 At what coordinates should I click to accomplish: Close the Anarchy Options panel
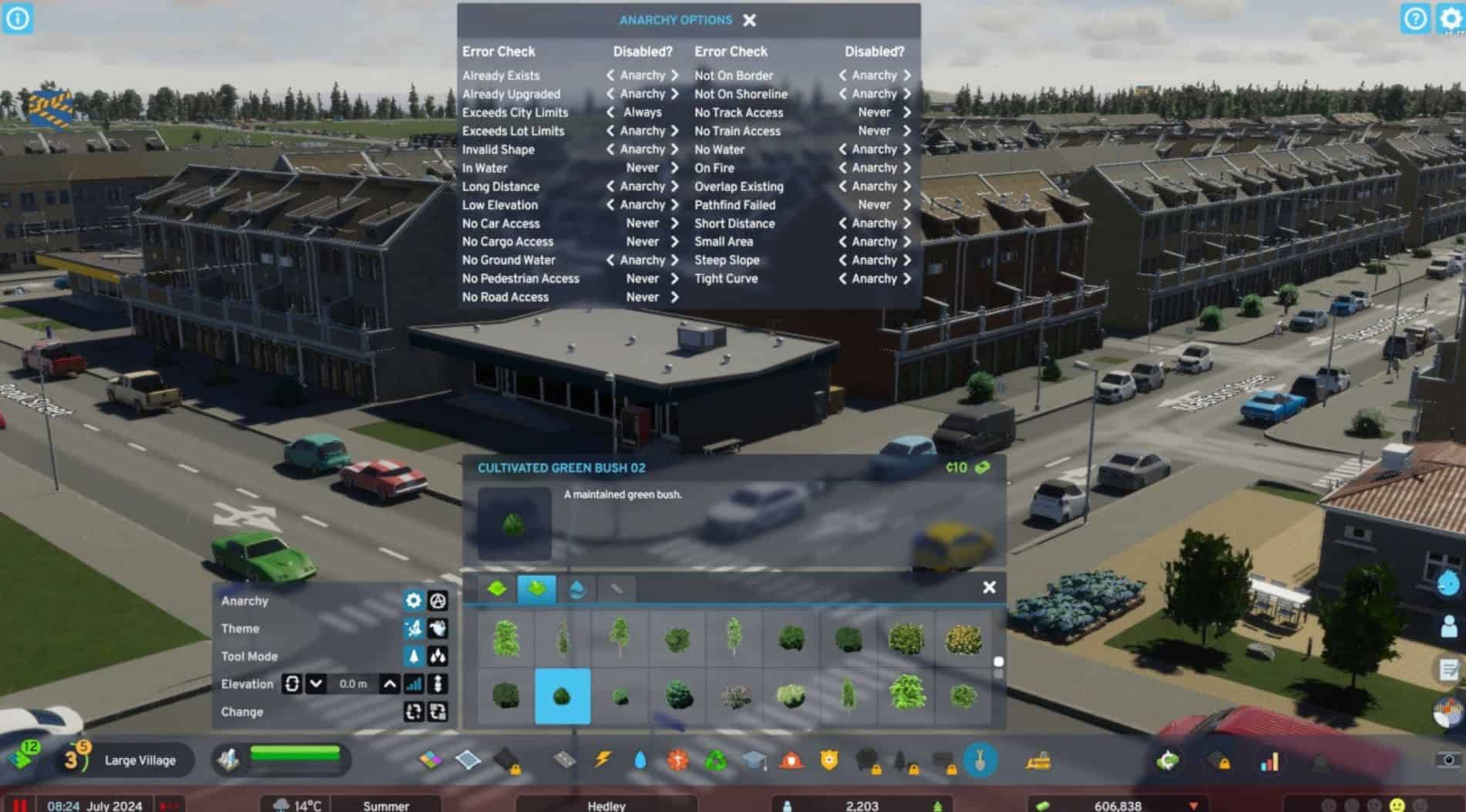pos(749,20)
